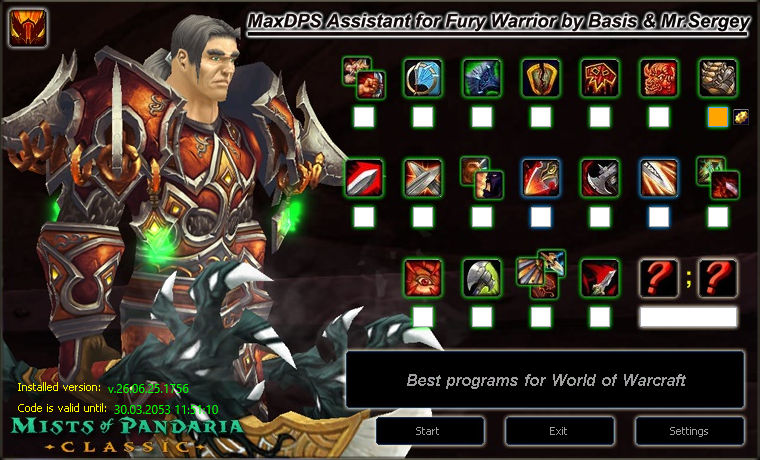Viewport: 760px width, 460px height.
Task: Toggle the orange checkbox under the gauntlet
Action: pos(717,117)
